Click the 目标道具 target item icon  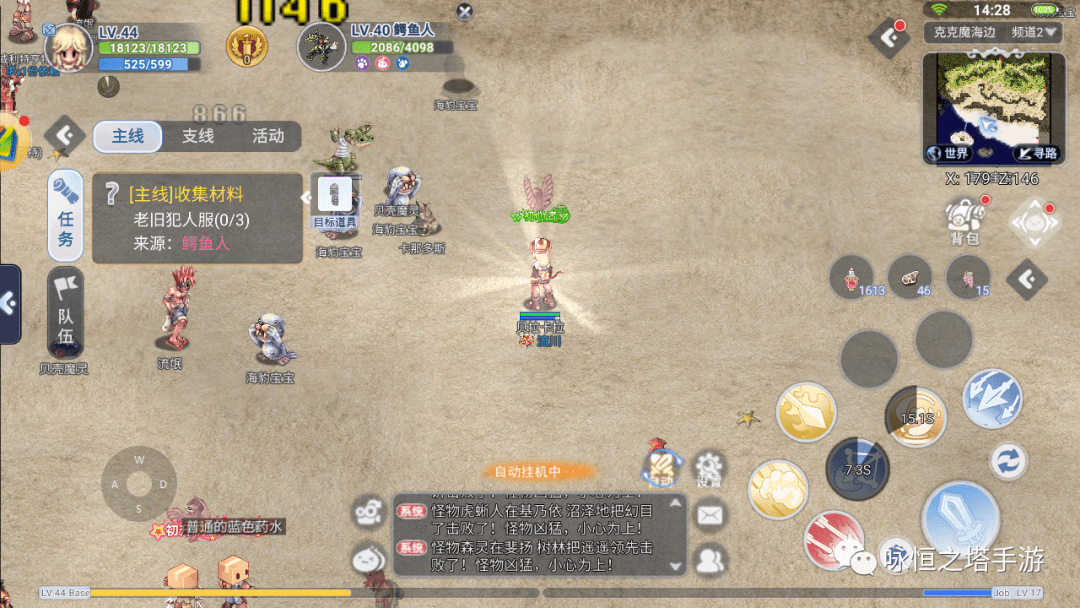pos(334,202)
